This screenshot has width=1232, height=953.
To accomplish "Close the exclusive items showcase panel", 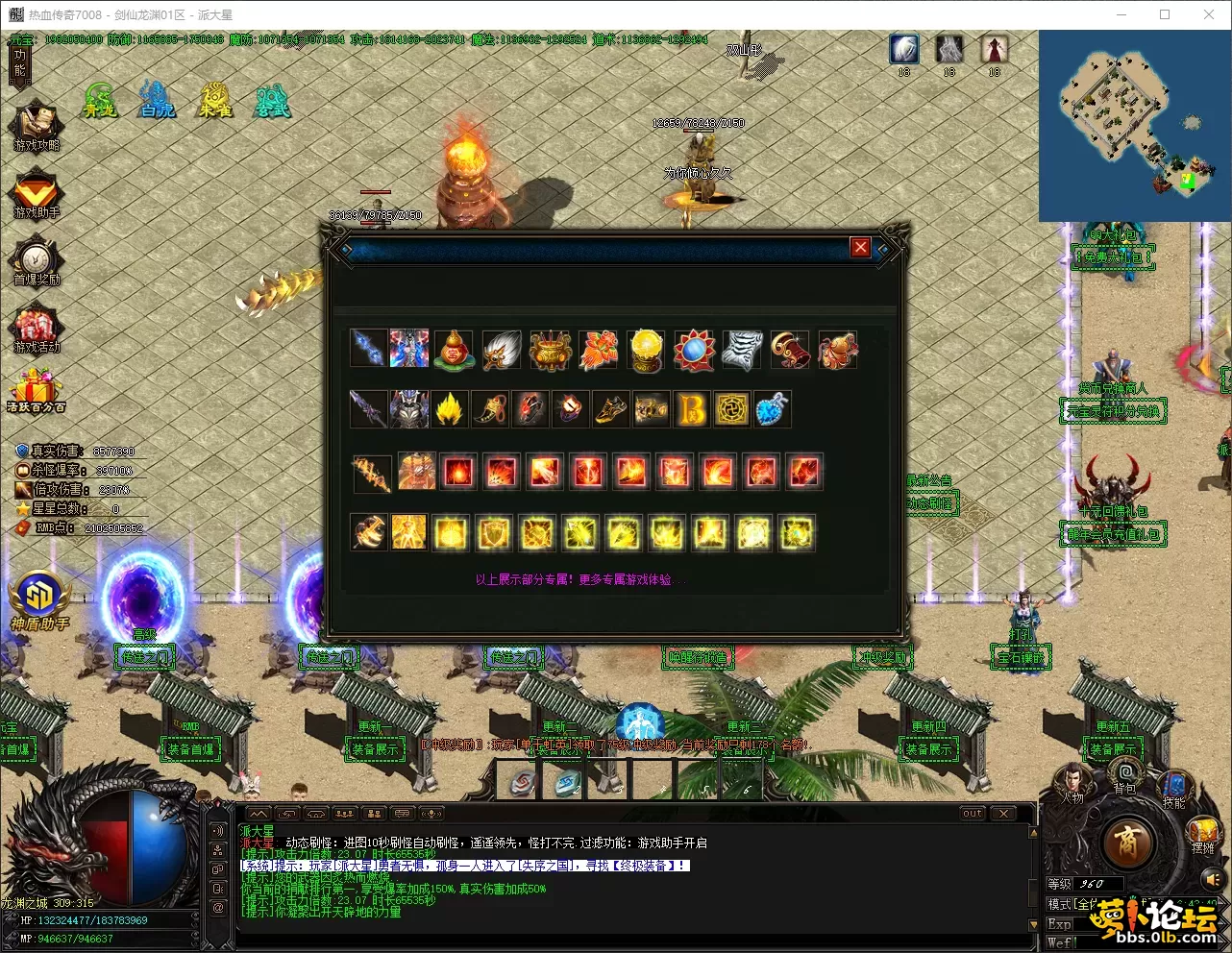I will click(x=860, y=248).
